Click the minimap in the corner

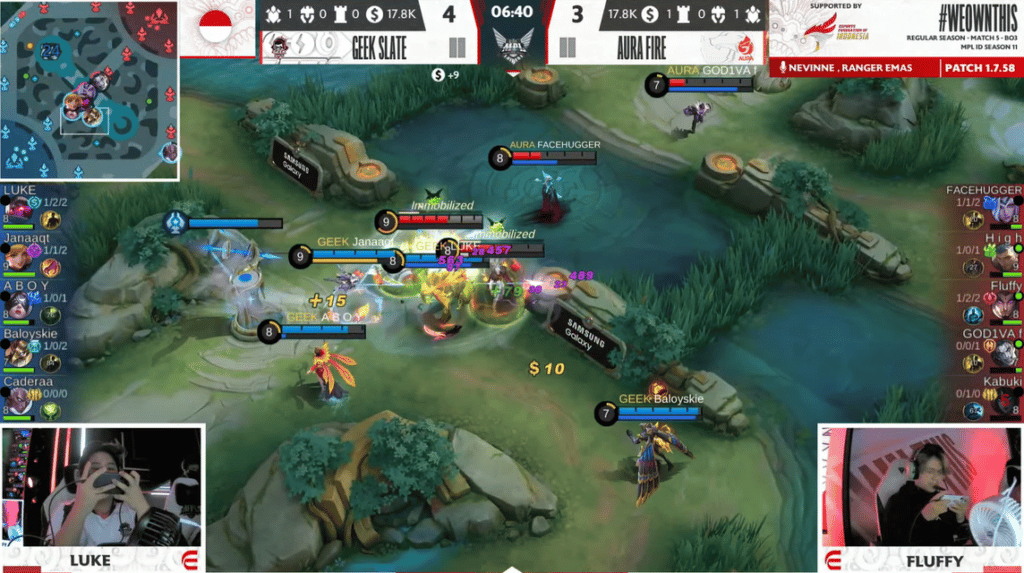click(x=90, y=91)
